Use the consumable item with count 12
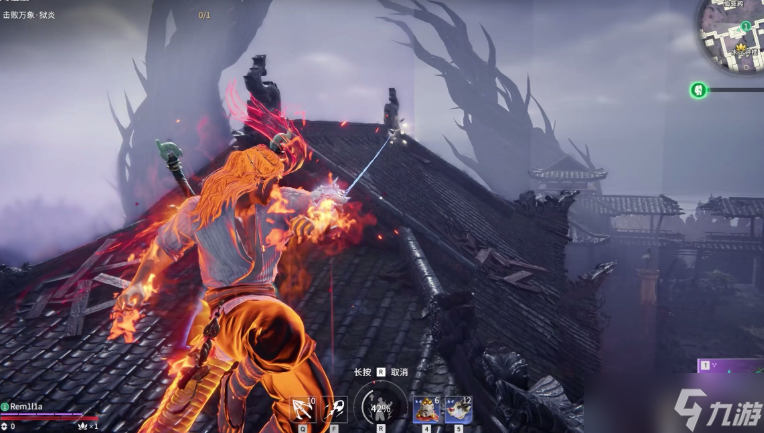 pyautogui.click(x=458, y=408)
